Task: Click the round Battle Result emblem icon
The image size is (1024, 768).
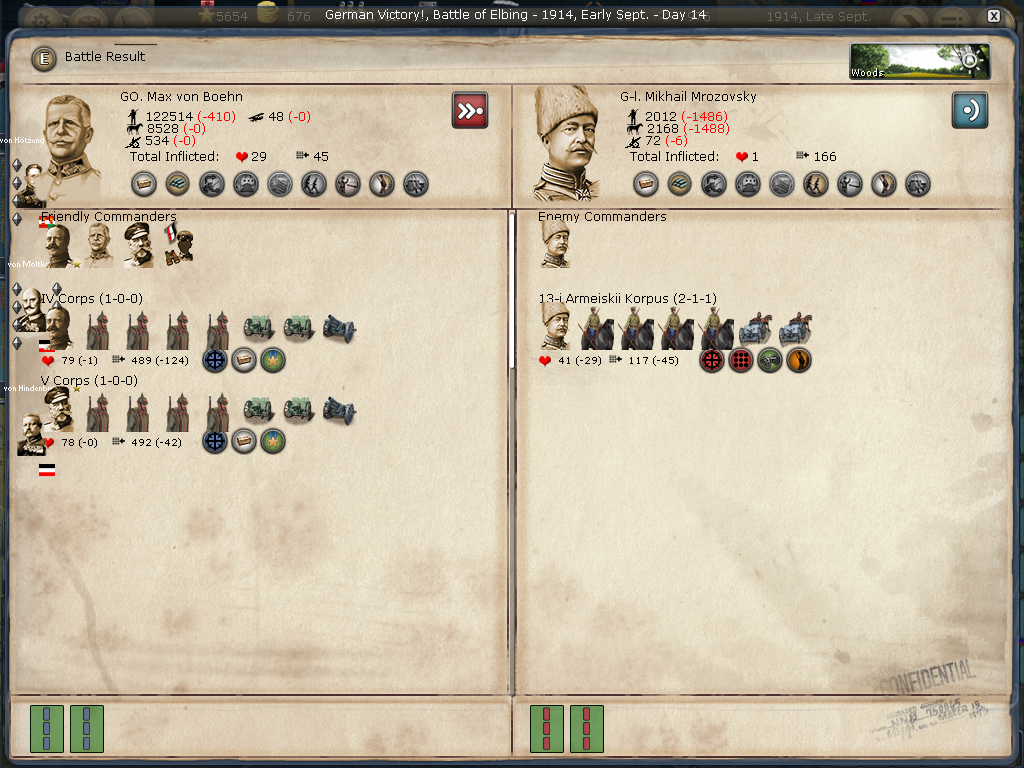Action: pyautogui.click(x=44, y=58)
